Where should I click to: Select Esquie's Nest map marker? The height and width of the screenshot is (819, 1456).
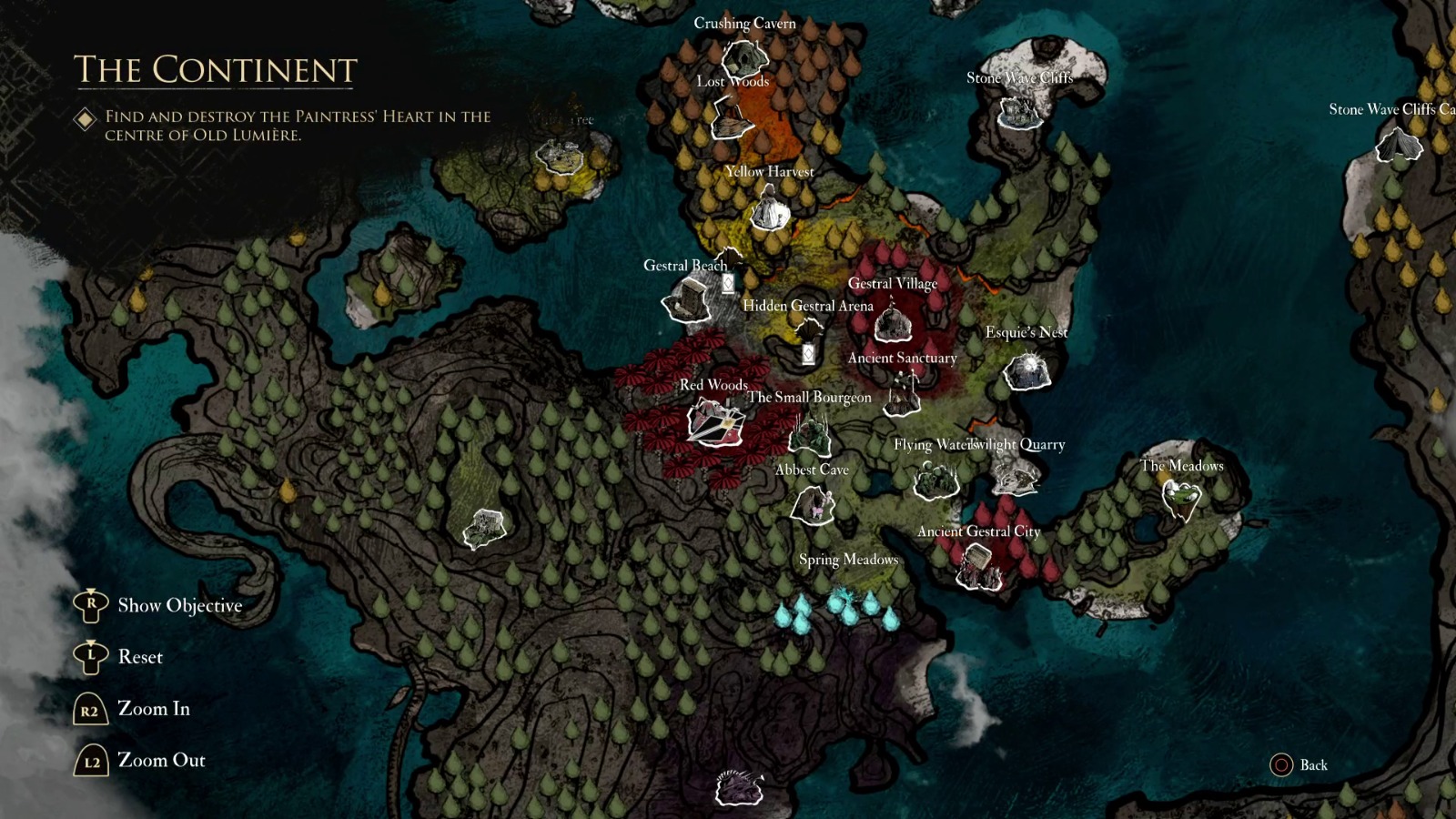pyautogui.click(x=1029, y=371)
